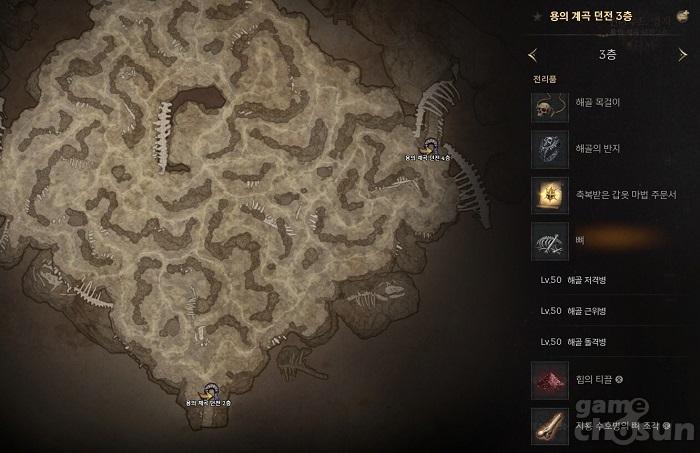The image size is (700, 453).
Task: Toggle the favorite star beside the dungeon title
Action: click(539, 17)
